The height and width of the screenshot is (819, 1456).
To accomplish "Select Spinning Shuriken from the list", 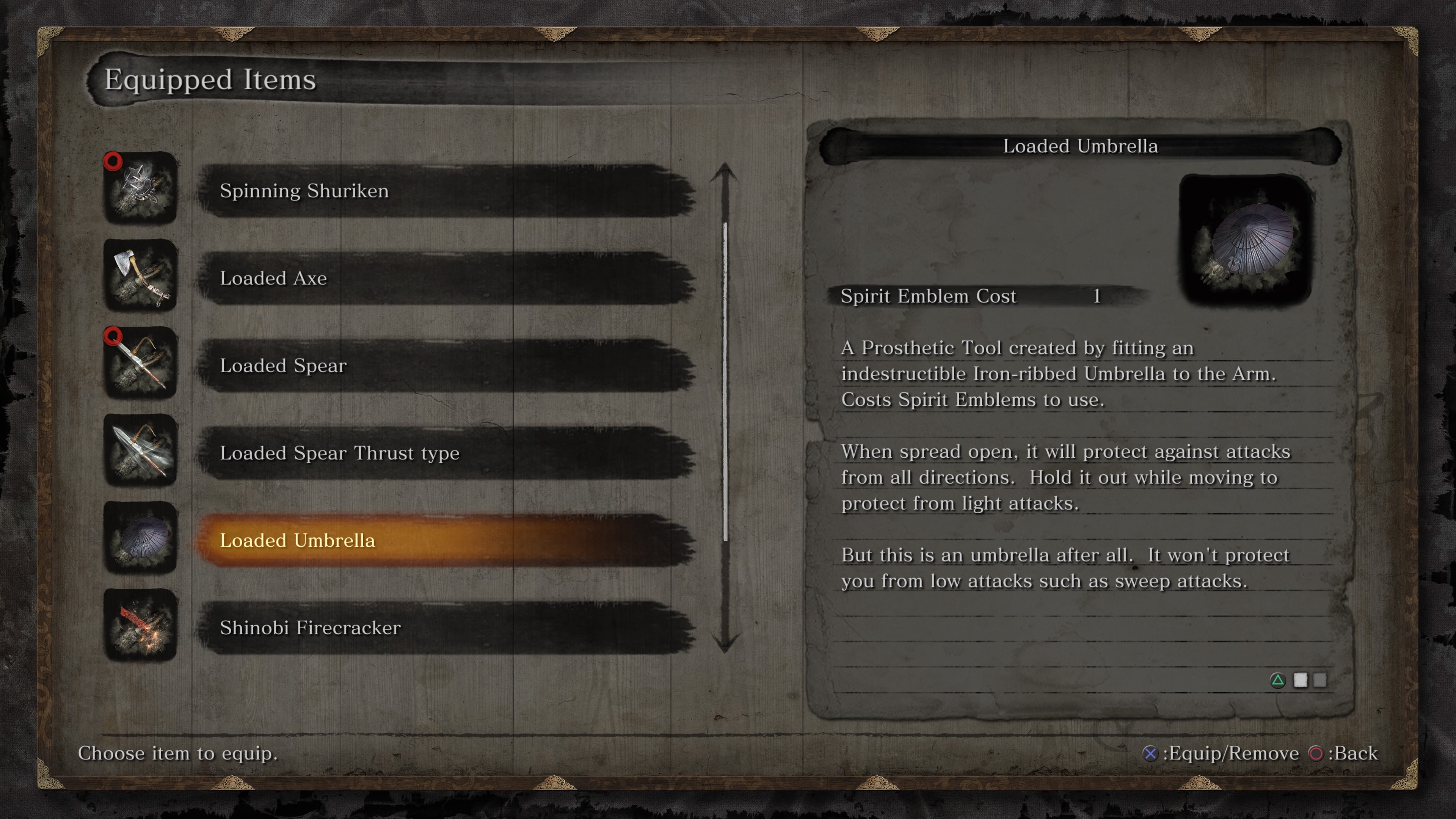I will [446, 191].
